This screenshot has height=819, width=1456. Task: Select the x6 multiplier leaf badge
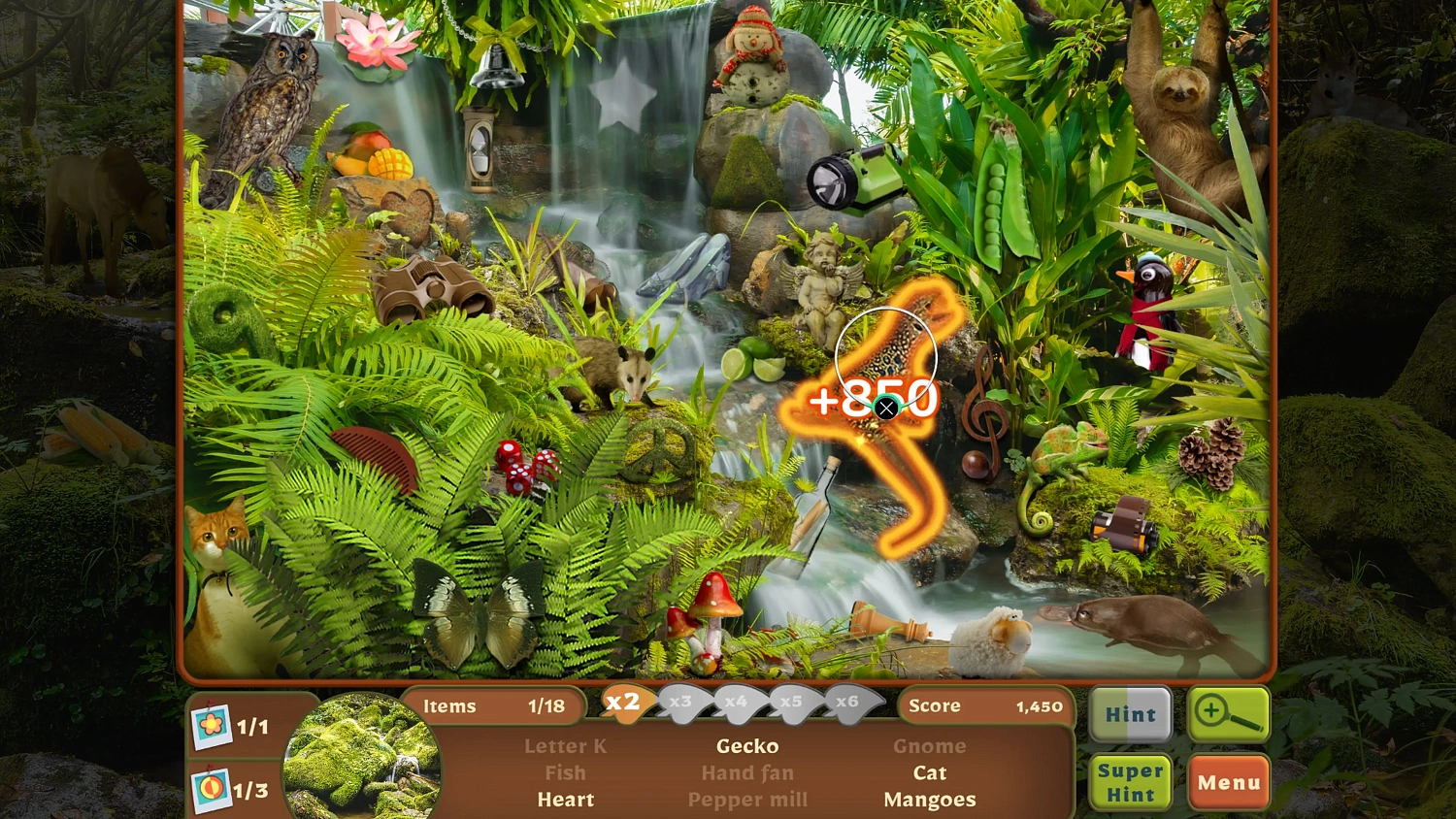tap(848, 704)
